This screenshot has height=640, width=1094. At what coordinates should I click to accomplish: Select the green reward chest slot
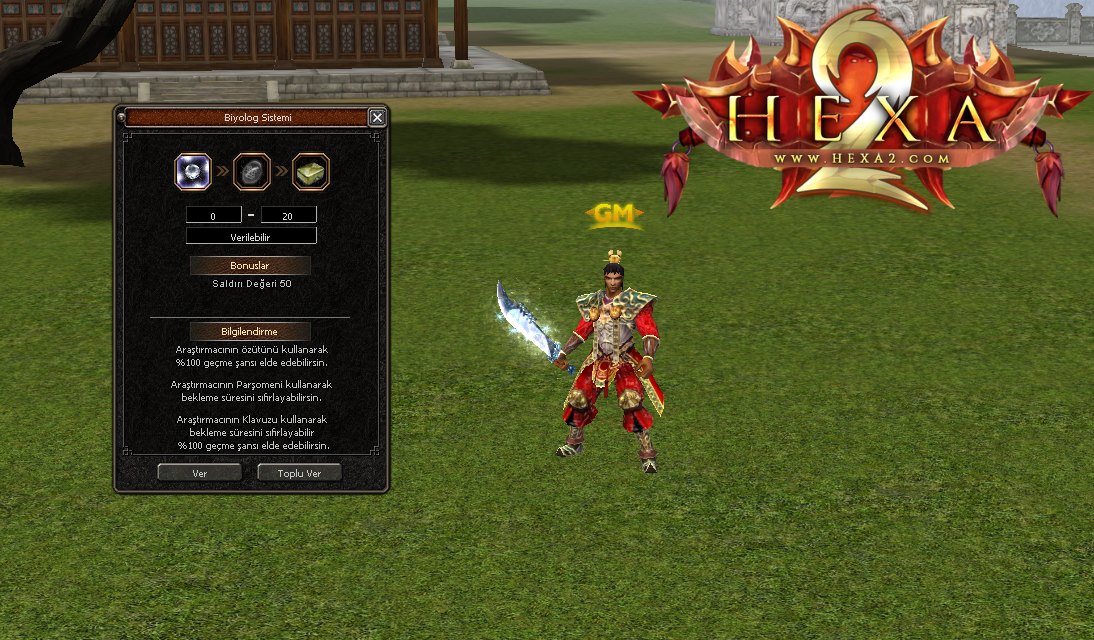(x=311, y=172)
